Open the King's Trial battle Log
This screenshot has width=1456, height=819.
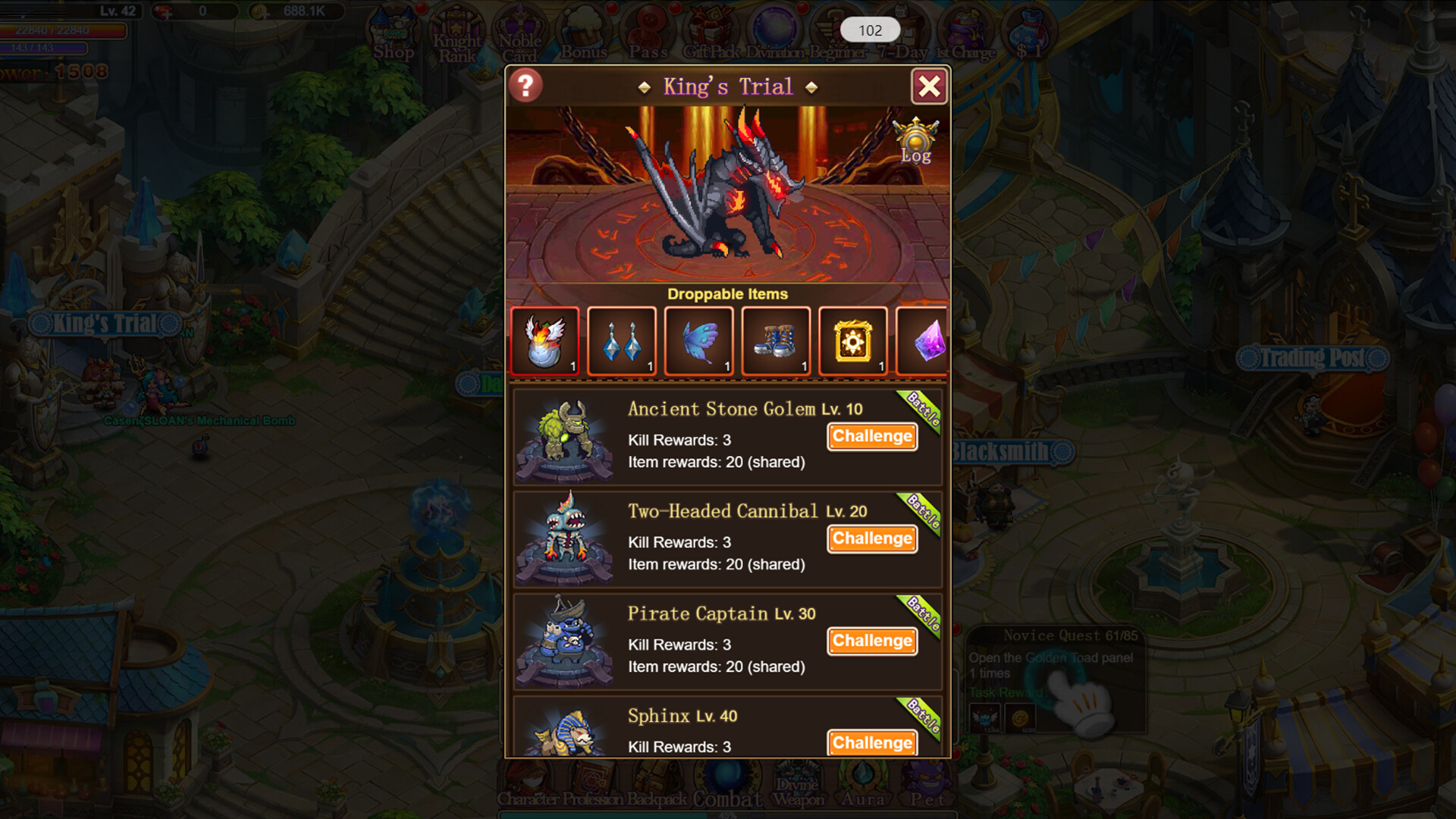click(915, 140)
